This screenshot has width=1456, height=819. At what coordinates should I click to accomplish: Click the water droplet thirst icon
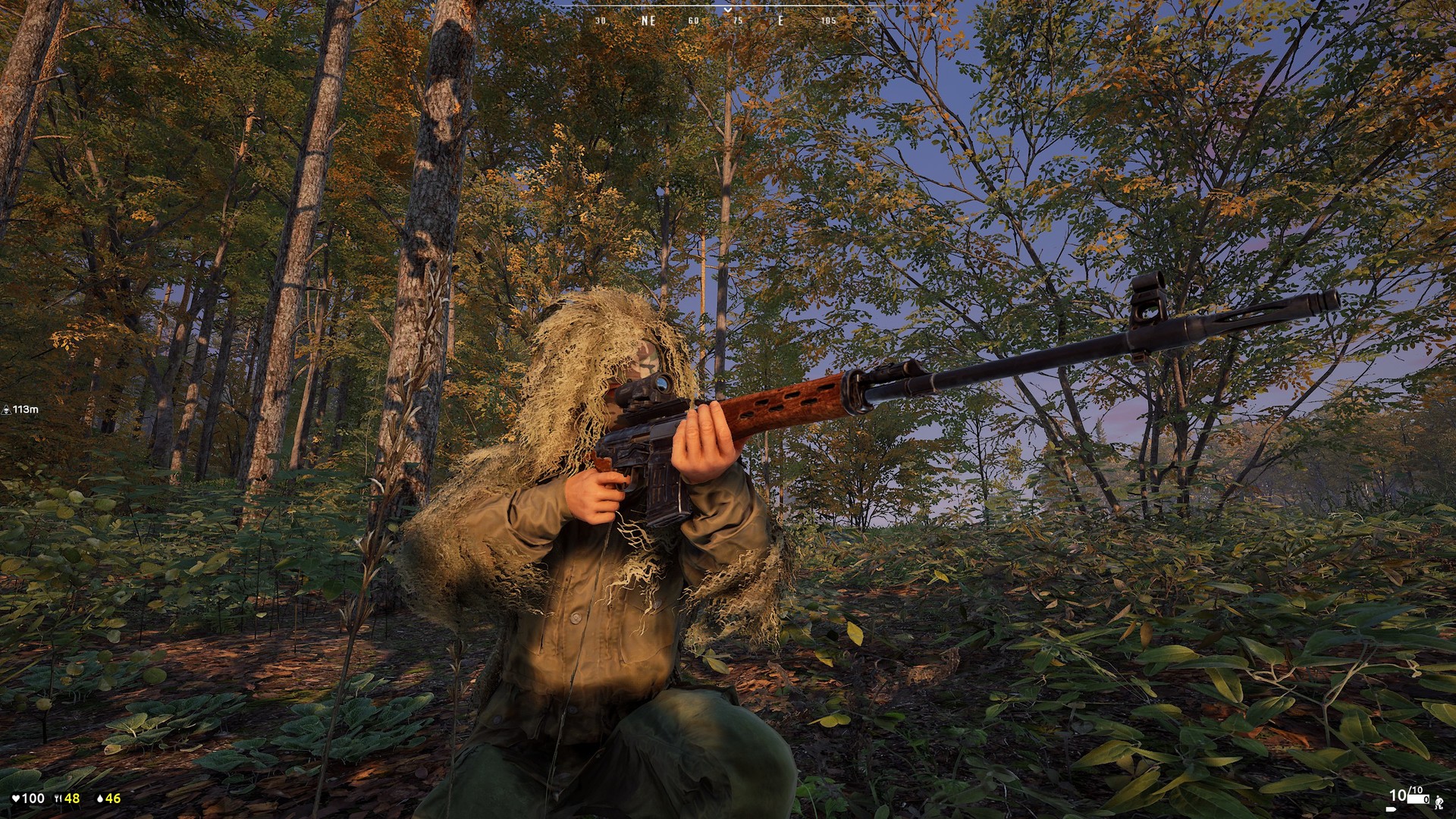coord(100,798)
